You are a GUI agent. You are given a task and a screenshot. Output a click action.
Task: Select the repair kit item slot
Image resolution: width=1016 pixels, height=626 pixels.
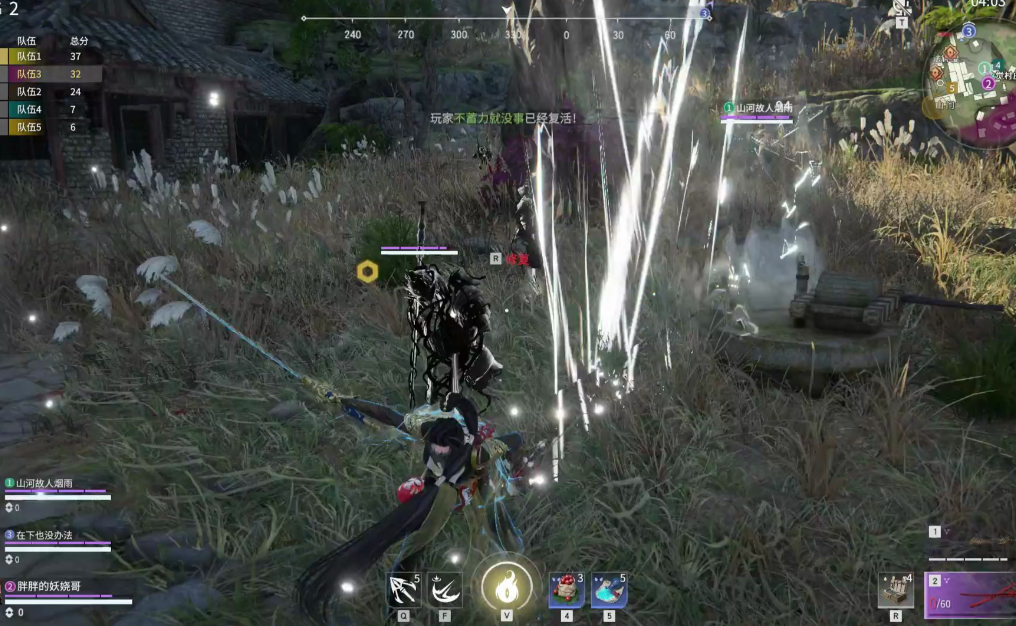click(x=895, y=590)
